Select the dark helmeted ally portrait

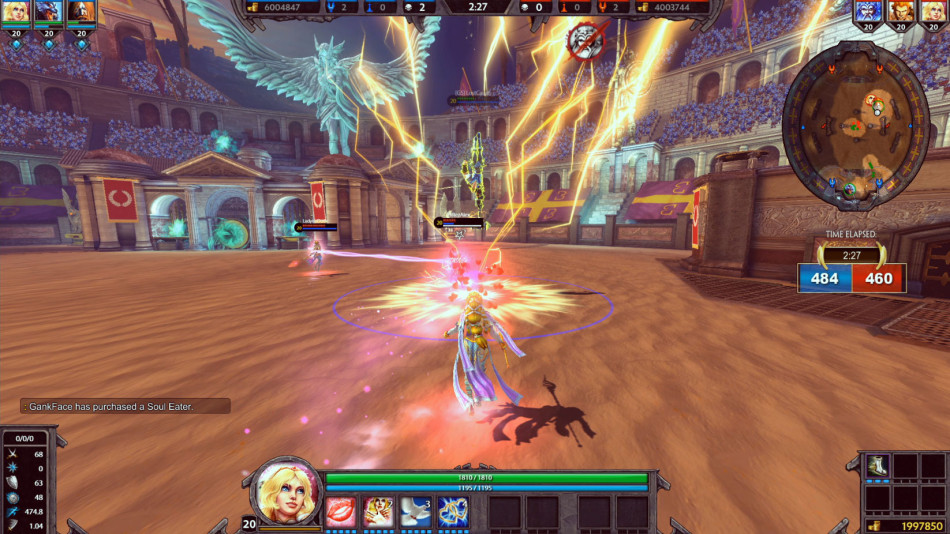tap(81, 12)
